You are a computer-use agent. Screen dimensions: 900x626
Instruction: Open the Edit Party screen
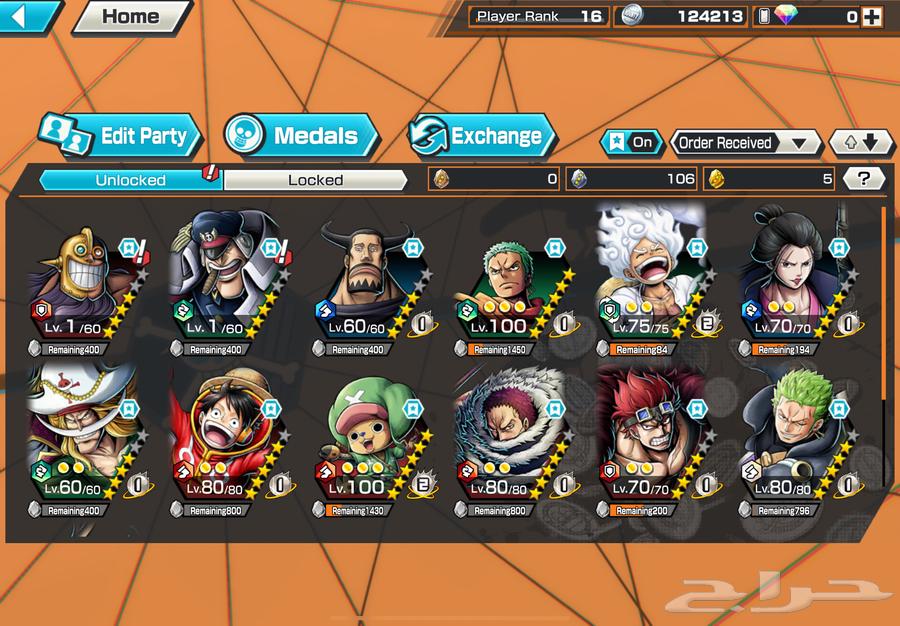[121, 136]
